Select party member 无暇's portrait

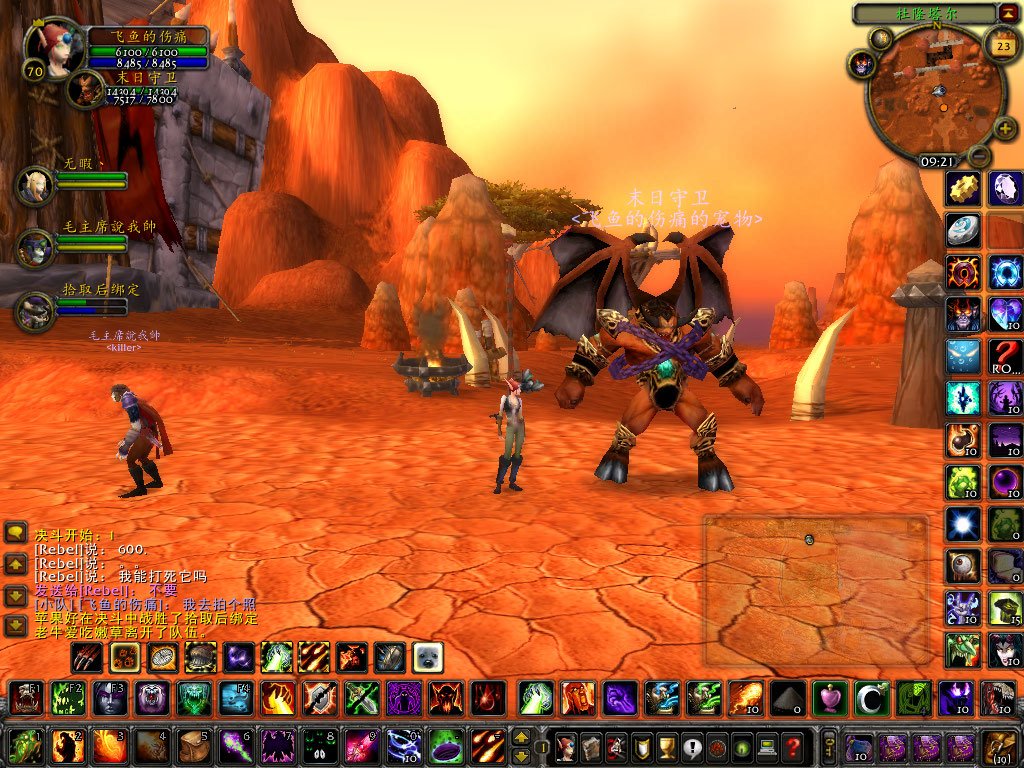tap(35, 185)
